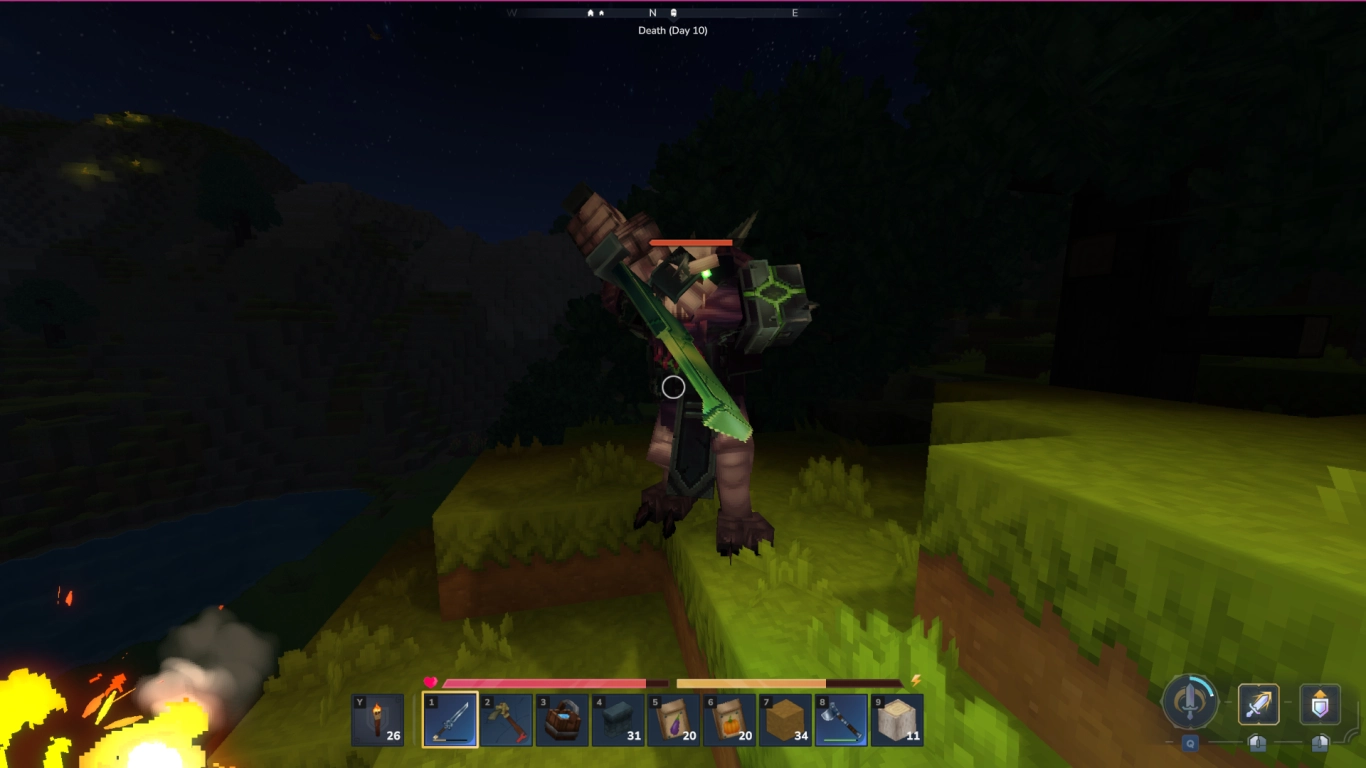This screenshot has width=1366, height=768.
Task: Click the heart icon beside the health bar
Action: coord(431,683)
